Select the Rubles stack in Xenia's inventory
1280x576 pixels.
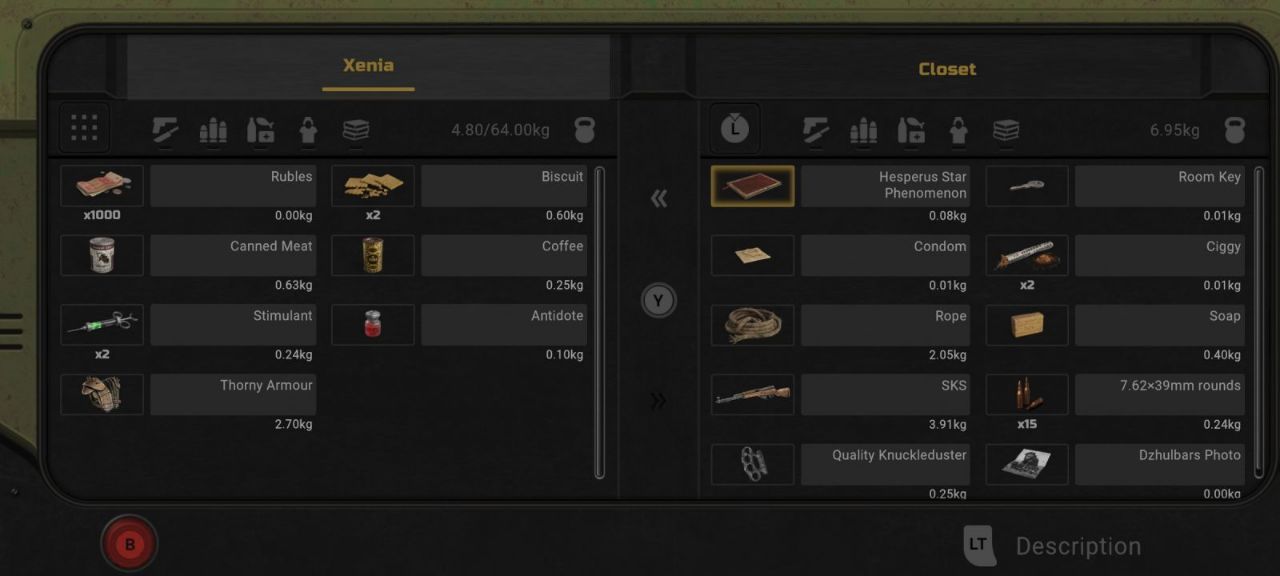point(102,186)
